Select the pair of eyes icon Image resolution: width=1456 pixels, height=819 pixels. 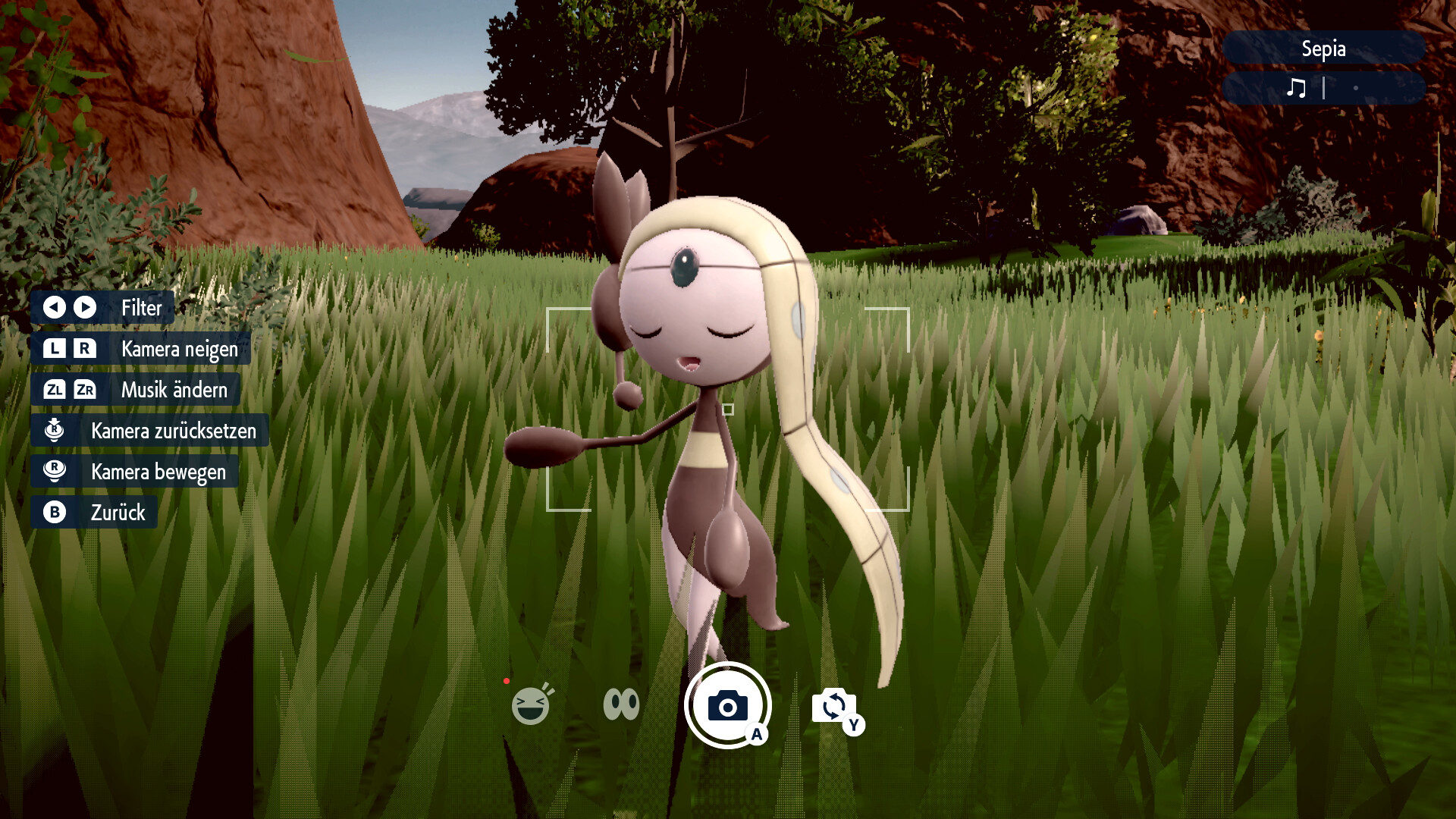tap(621, 704)
